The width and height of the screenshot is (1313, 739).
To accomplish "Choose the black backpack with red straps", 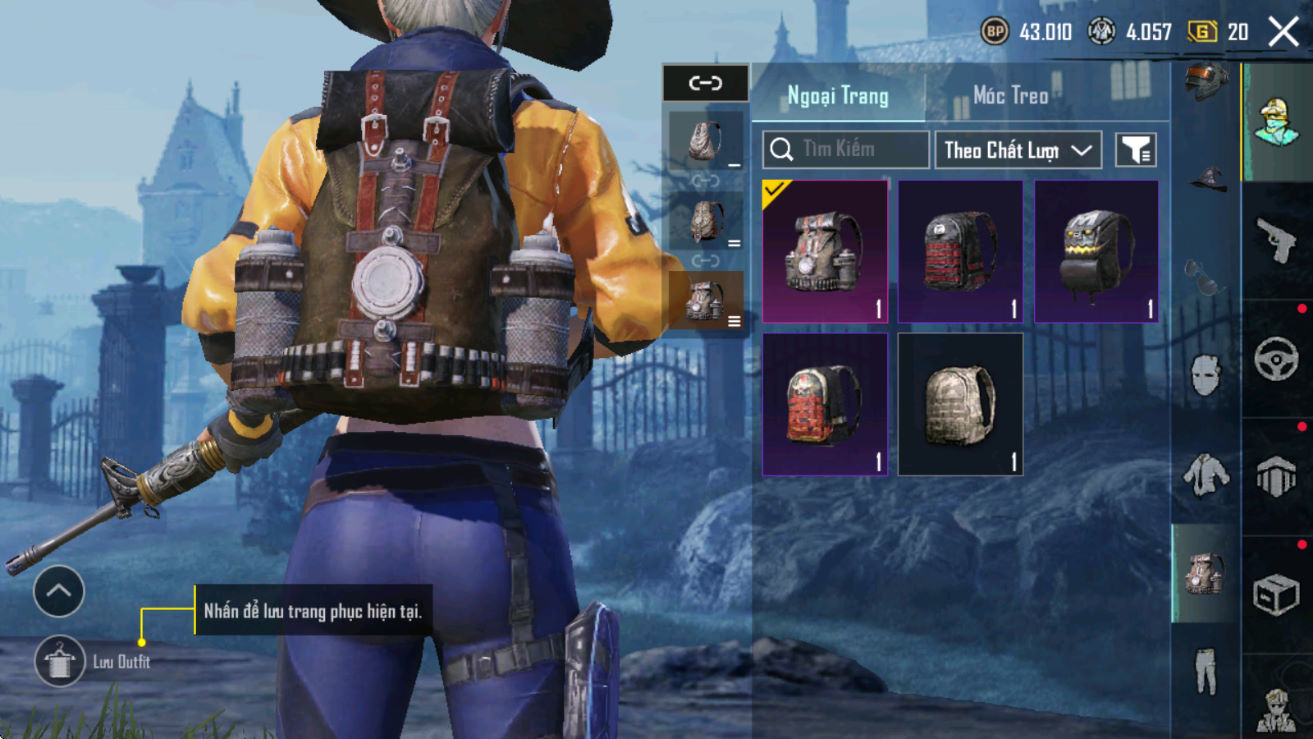I will (x=960, y=251).
